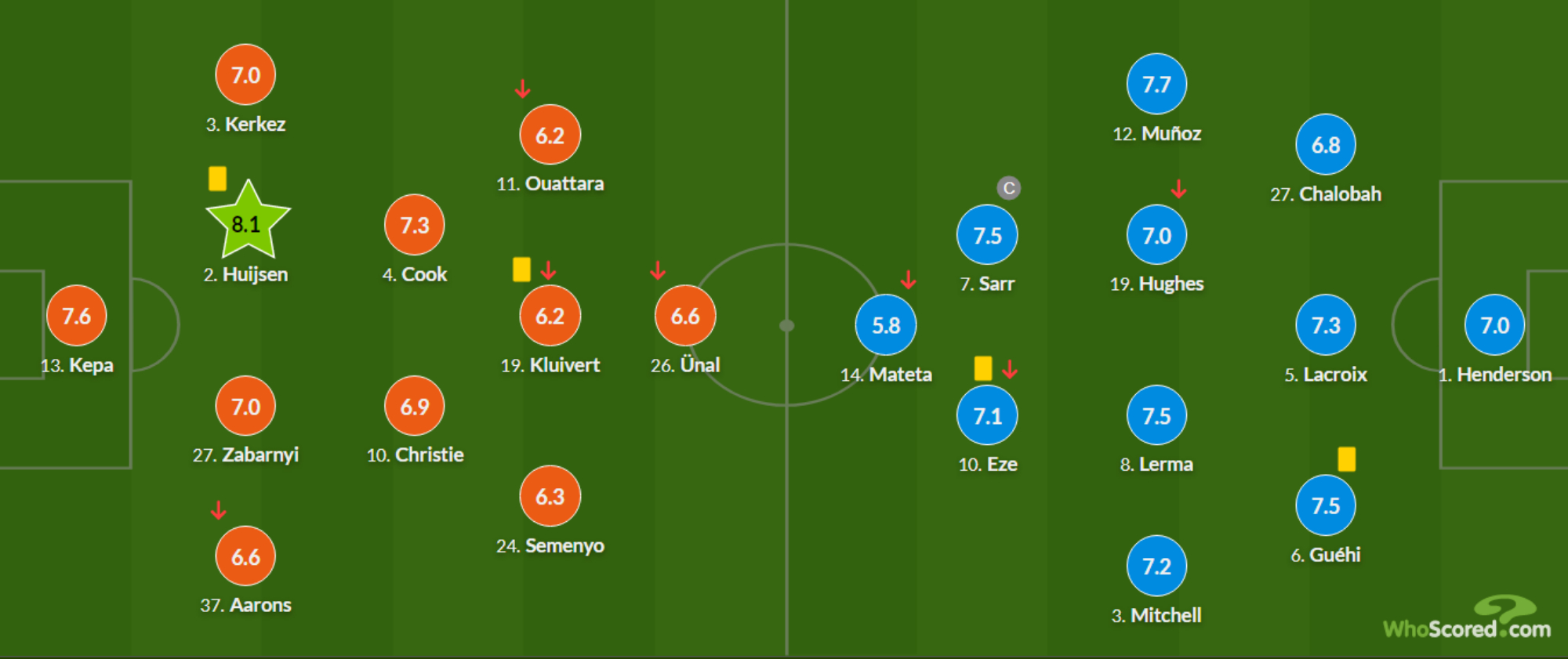Image resolution: width=1568 pixels, height=659 pixels.
Task: Select Semenyo's 6.3 rating bubble
Action: coord(550,496)
